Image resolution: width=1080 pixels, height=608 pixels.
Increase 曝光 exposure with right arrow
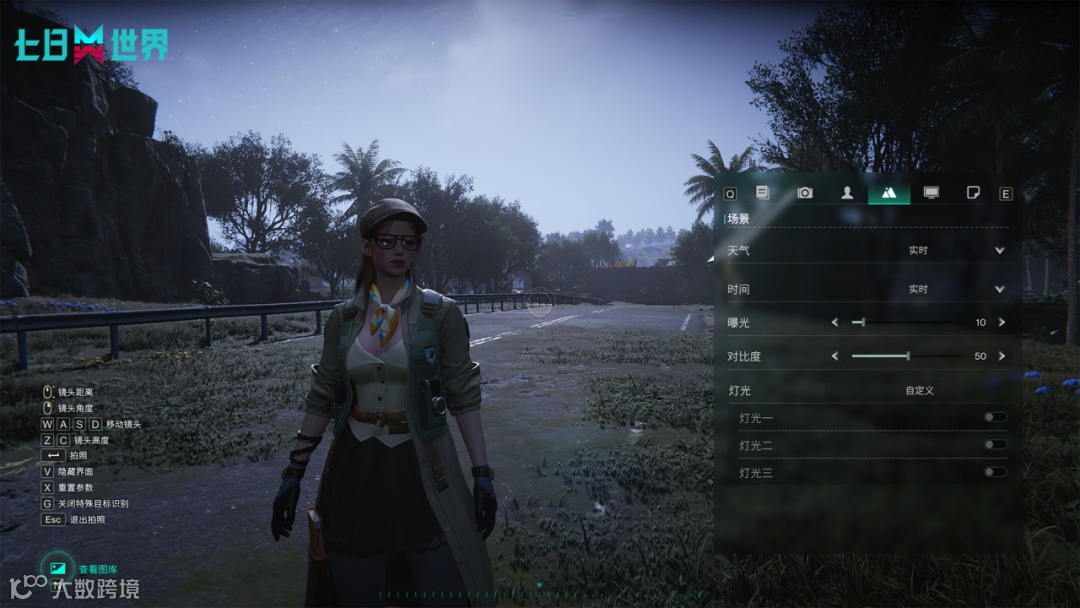(1001, 322)
